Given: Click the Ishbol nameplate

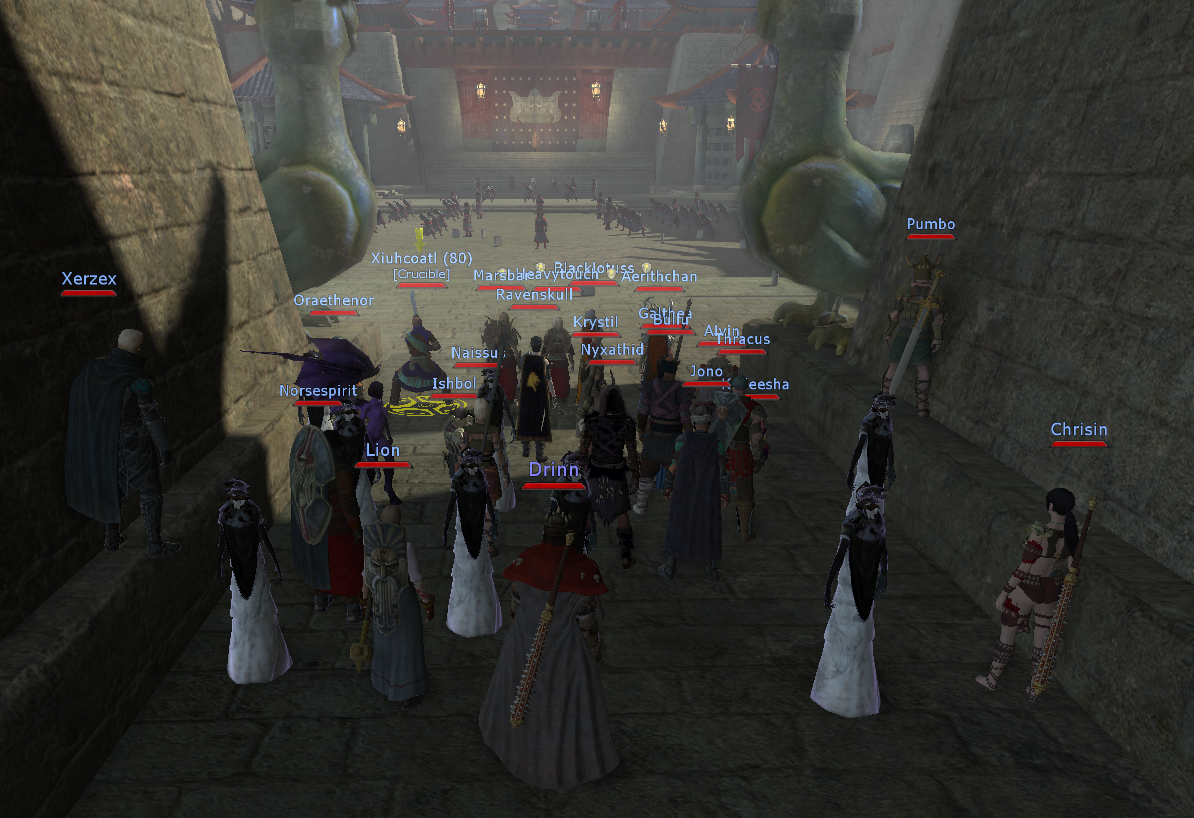Looking at the screenshot, I should [x=453, y=384].
